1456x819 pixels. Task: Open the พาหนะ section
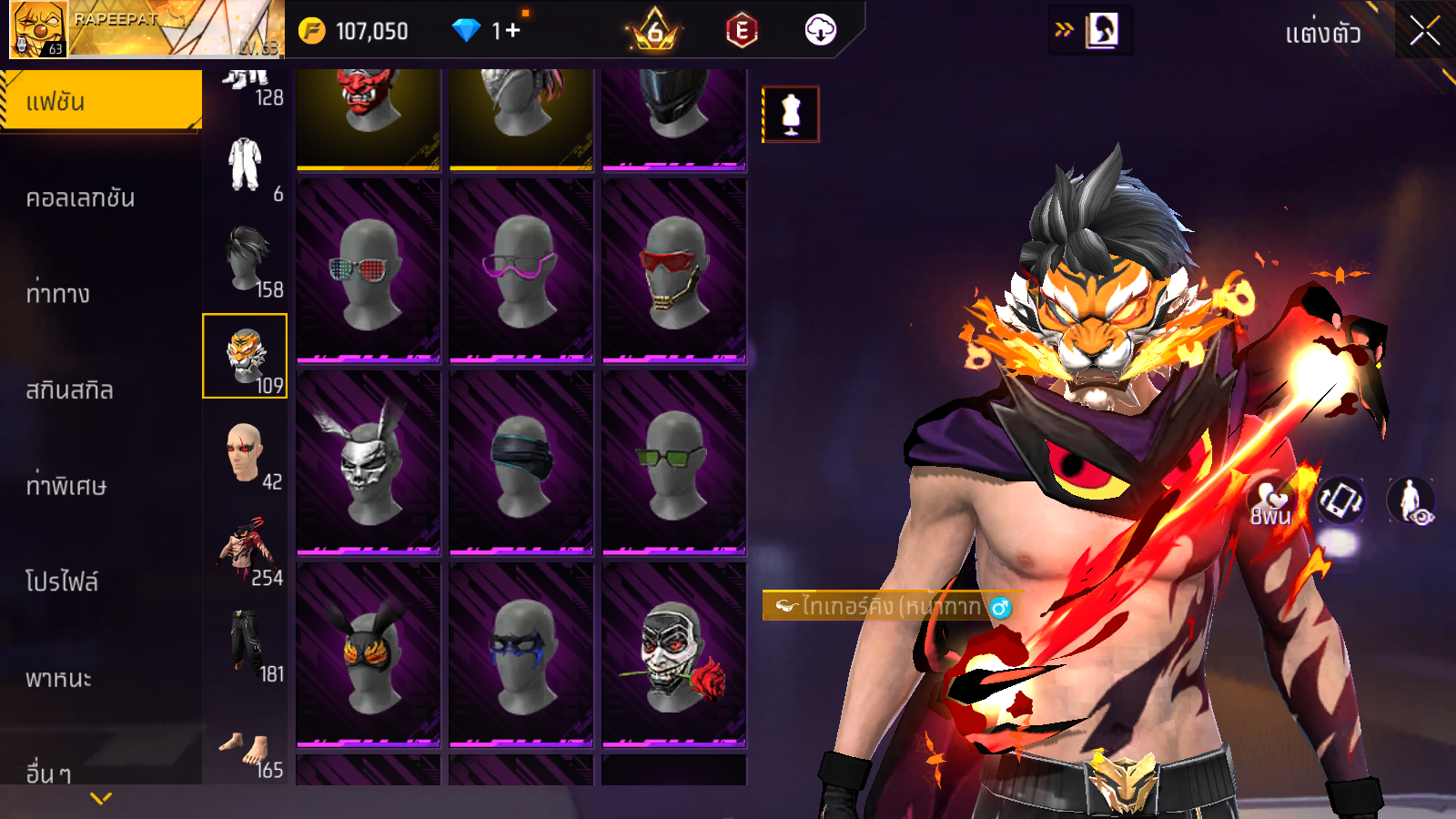pyautogui.click(x=58, y=678)
